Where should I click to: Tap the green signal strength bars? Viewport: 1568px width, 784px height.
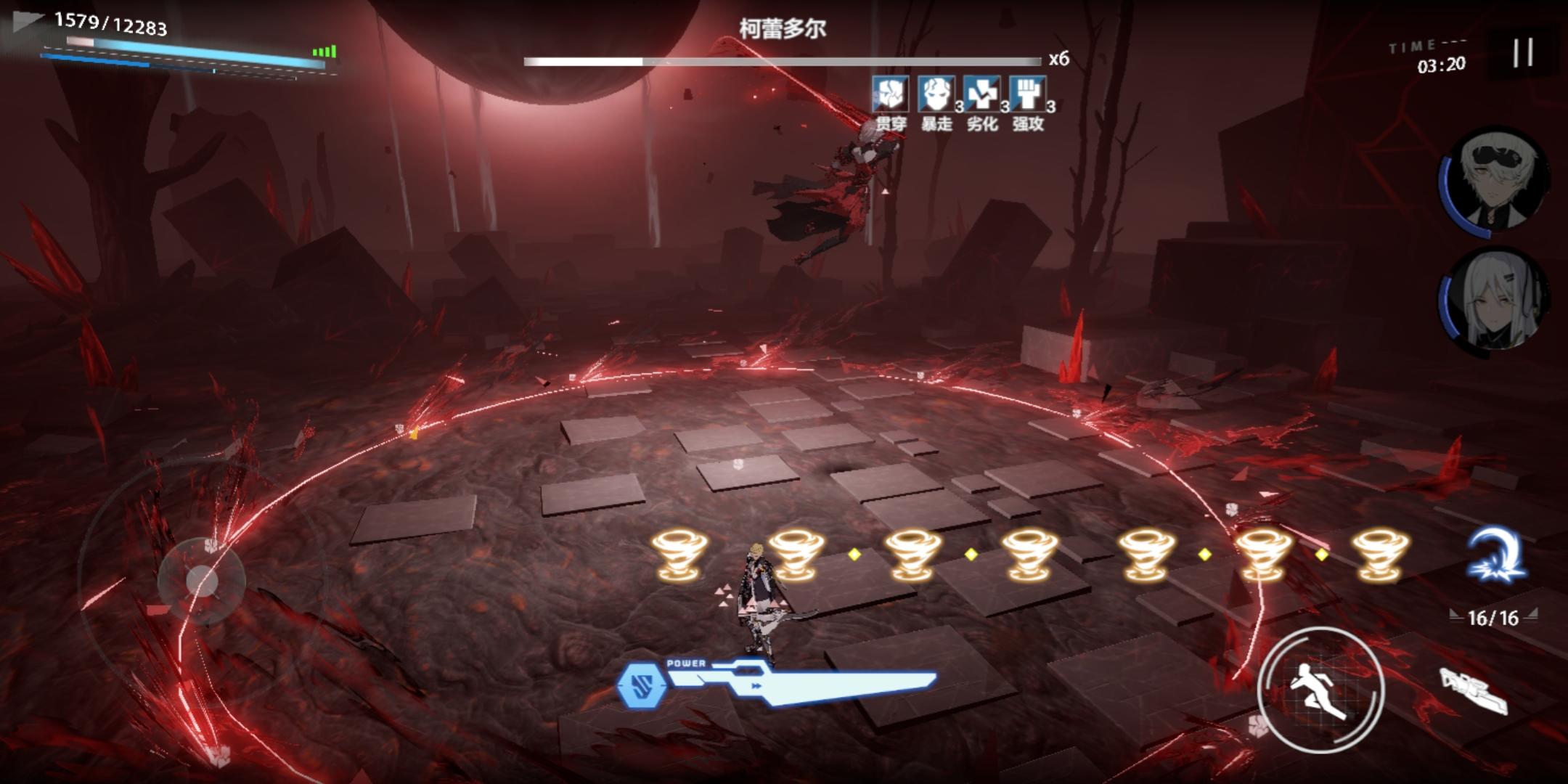[325, 51]
